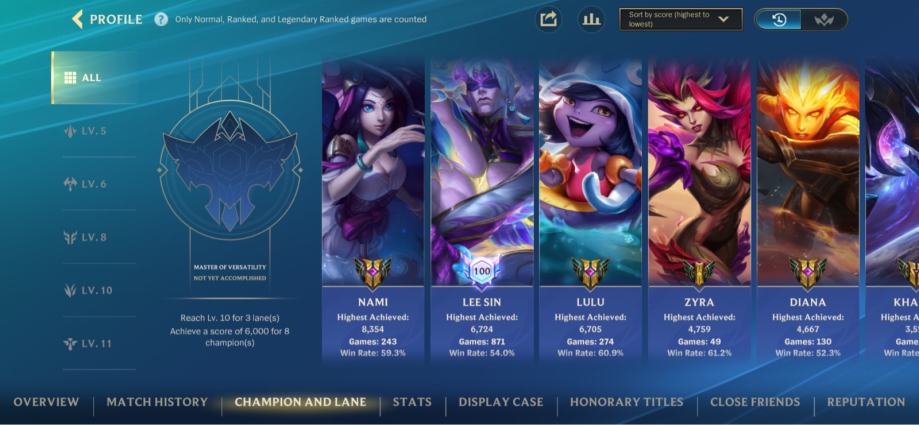Open the sort by score dropdown
The image size is (919, 425).
[680, 19]
